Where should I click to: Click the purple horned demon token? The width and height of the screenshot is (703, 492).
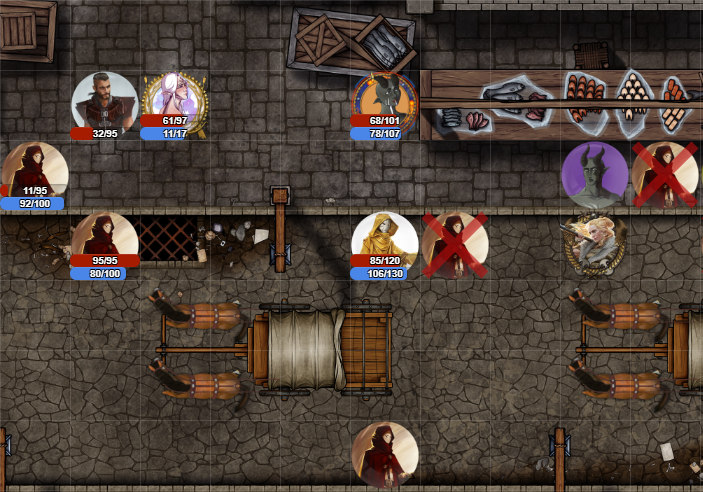coord(594,174)
